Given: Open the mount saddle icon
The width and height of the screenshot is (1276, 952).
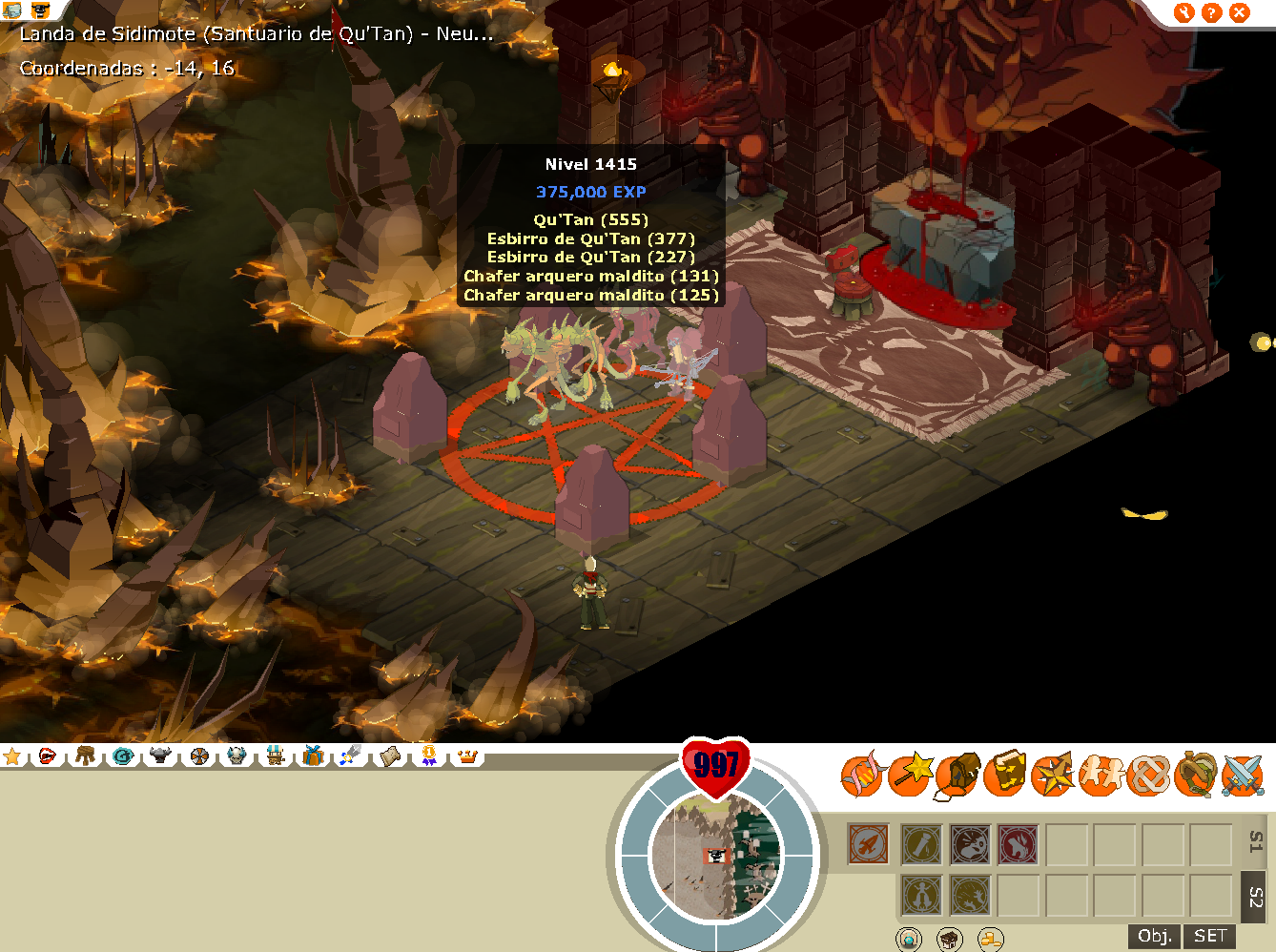Looking at the screenshot, I should click(x=1195, y=775).
